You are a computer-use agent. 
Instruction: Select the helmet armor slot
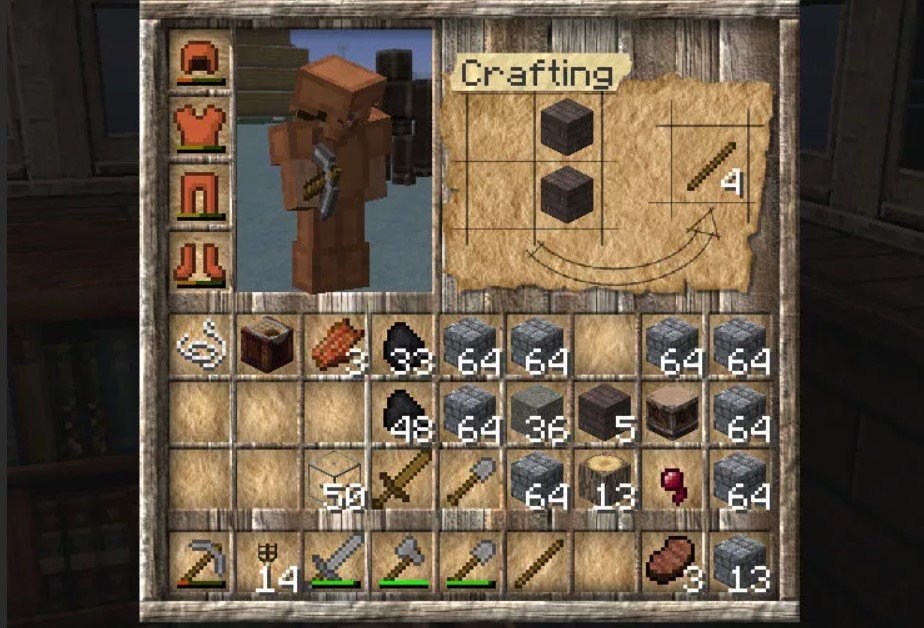pos(201,59)
